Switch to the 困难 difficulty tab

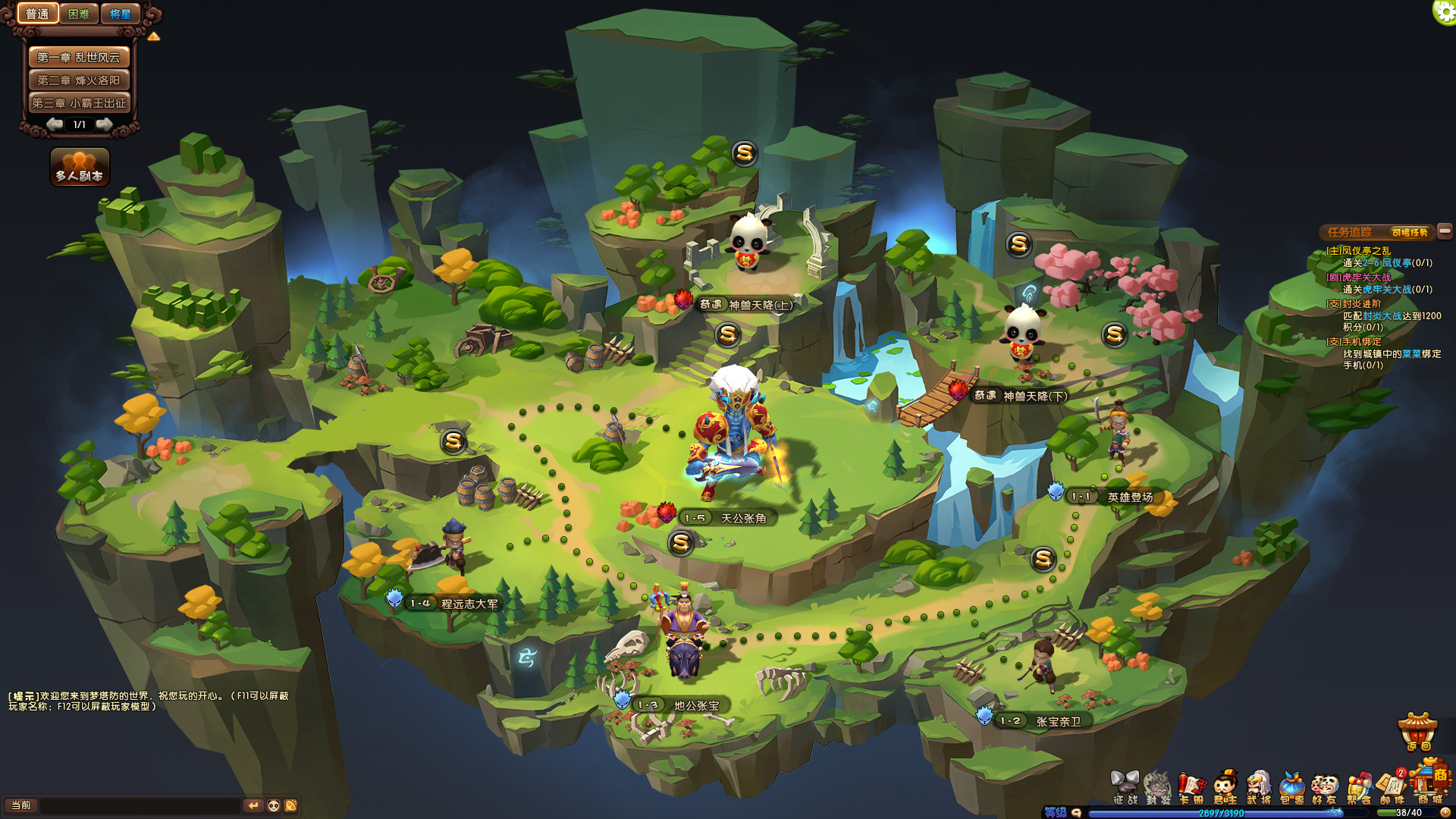coord(78,13)
